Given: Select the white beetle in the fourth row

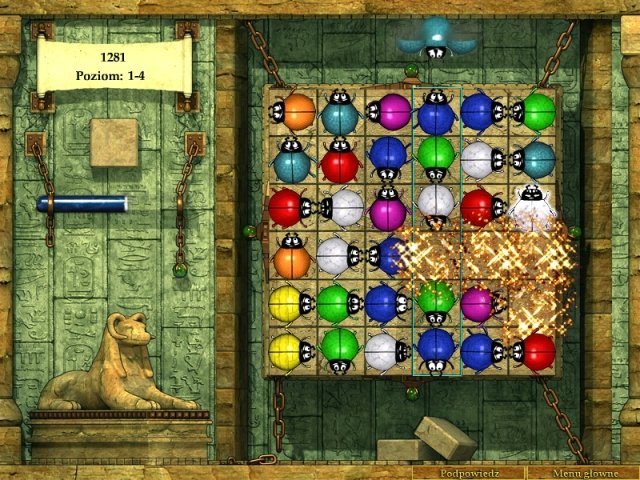Looking at the screenshot, I should (336, 257).
